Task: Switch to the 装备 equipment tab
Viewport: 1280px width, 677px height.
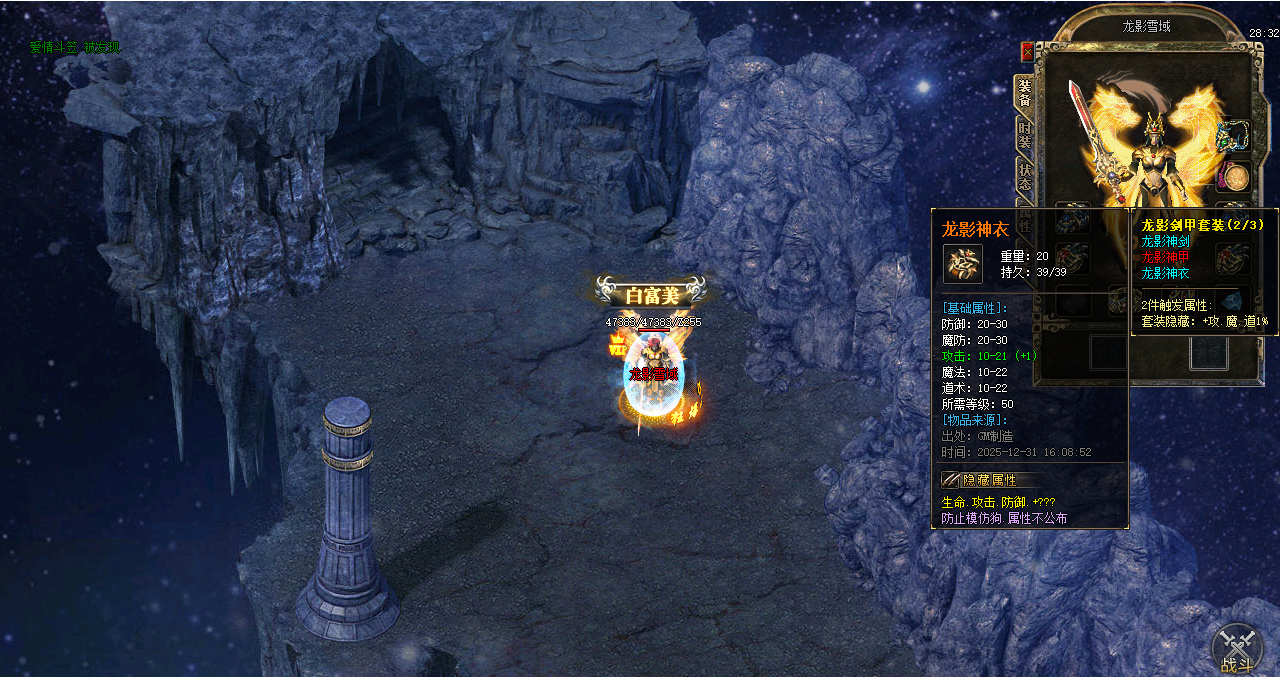Action: pos(1024,94)
